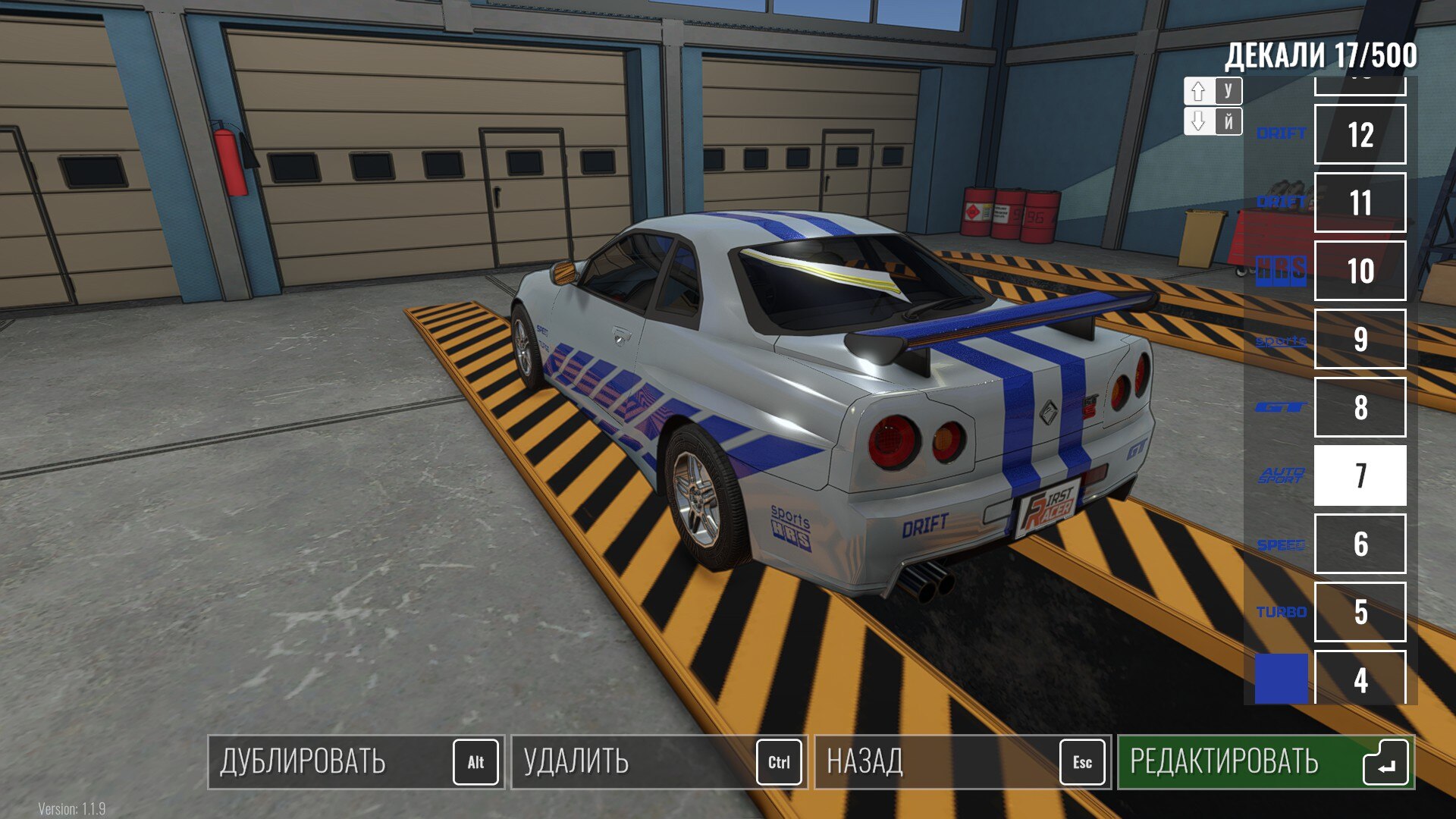Select decal layer 8
The height and width of the screenshot is (819, 1456).
tap(1360, 407)
